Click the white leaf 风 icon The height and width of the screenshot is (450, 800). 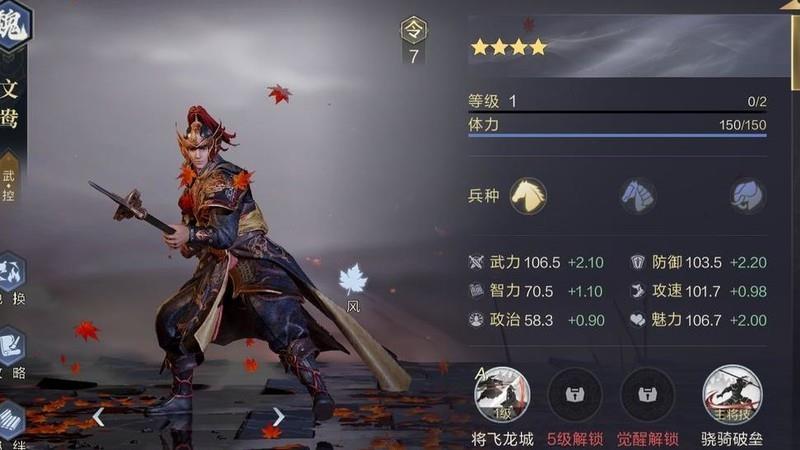click(x=353, y=280)
